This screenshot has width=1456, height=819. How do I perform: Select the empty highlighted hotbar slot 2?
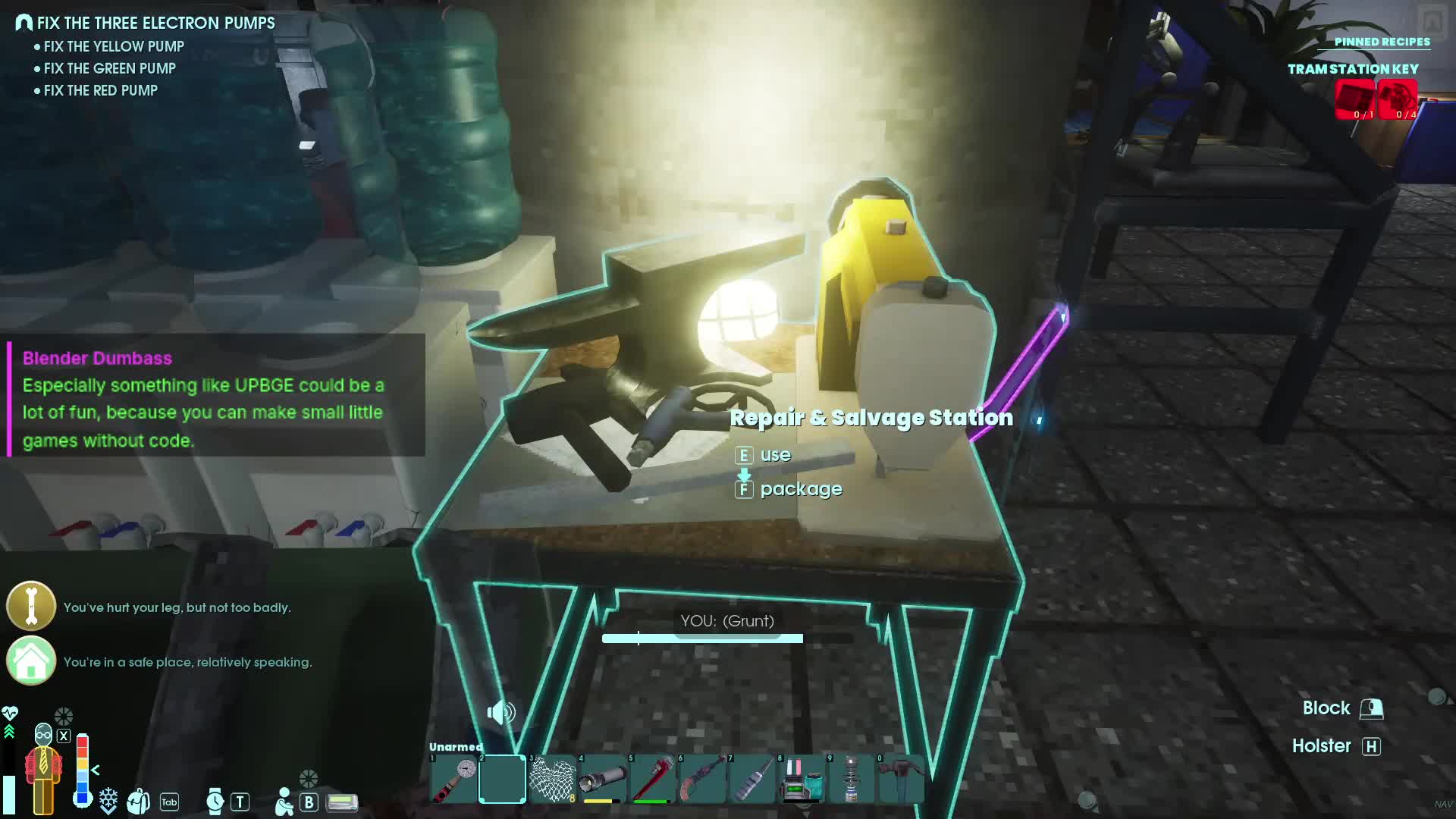tap(502, 779)
